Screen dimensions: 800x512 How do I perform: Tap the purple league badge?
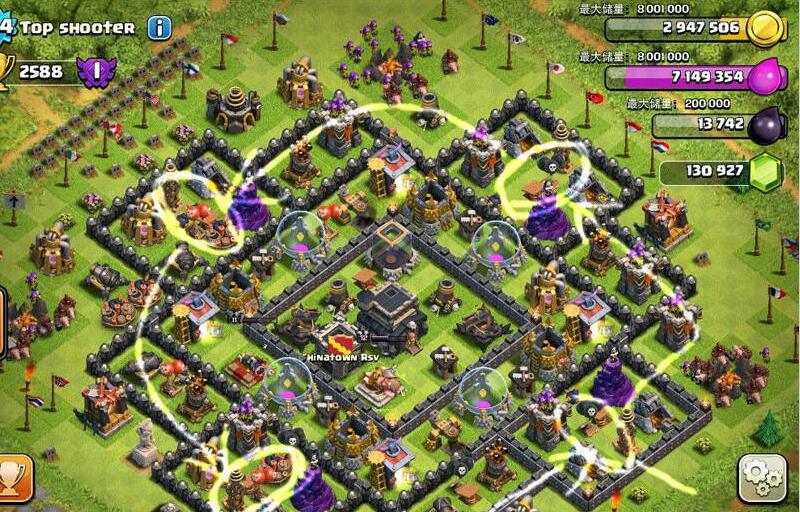pos(97,72)
